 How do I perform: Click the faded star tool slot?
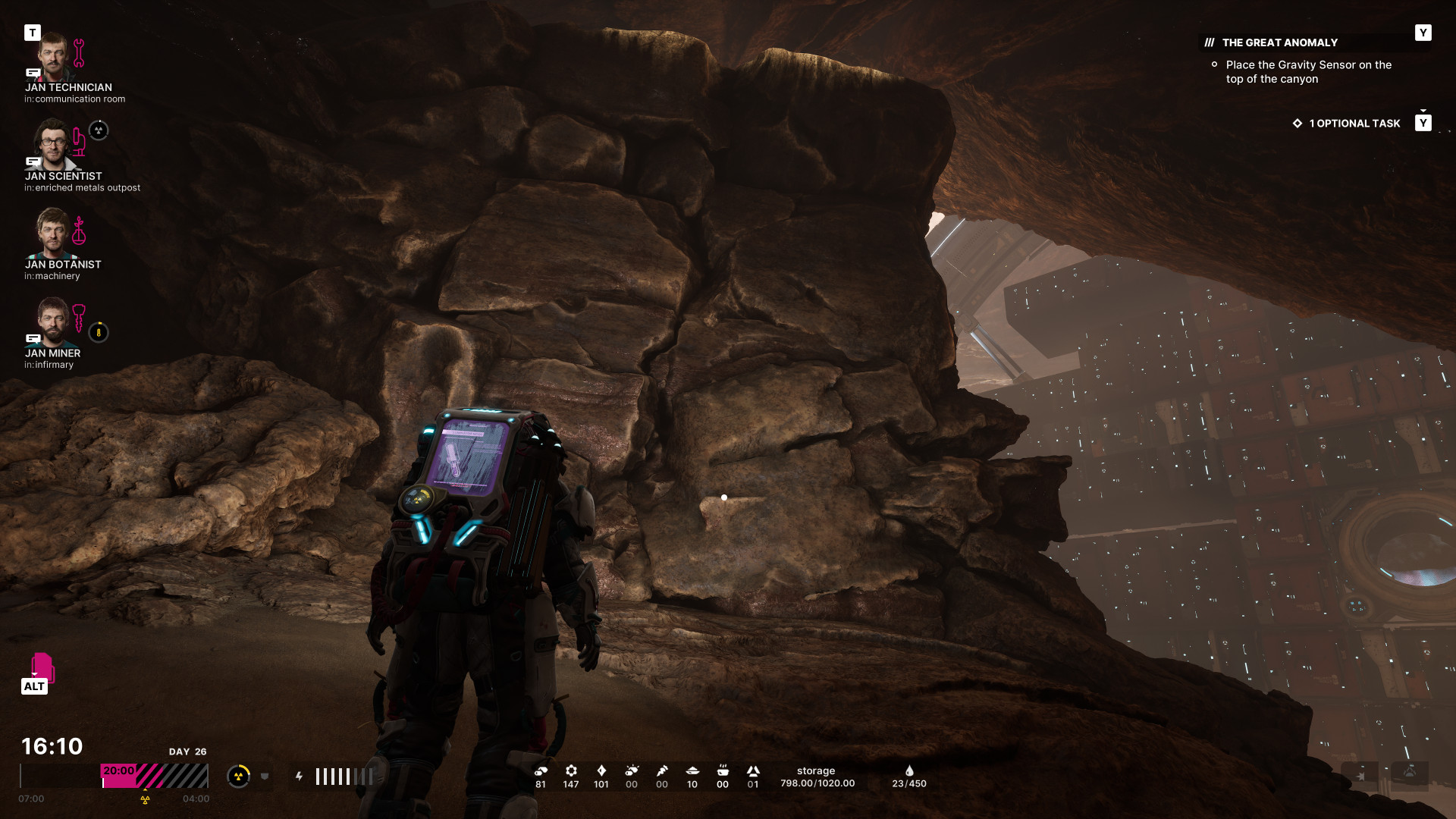[x=1361, y=776]
